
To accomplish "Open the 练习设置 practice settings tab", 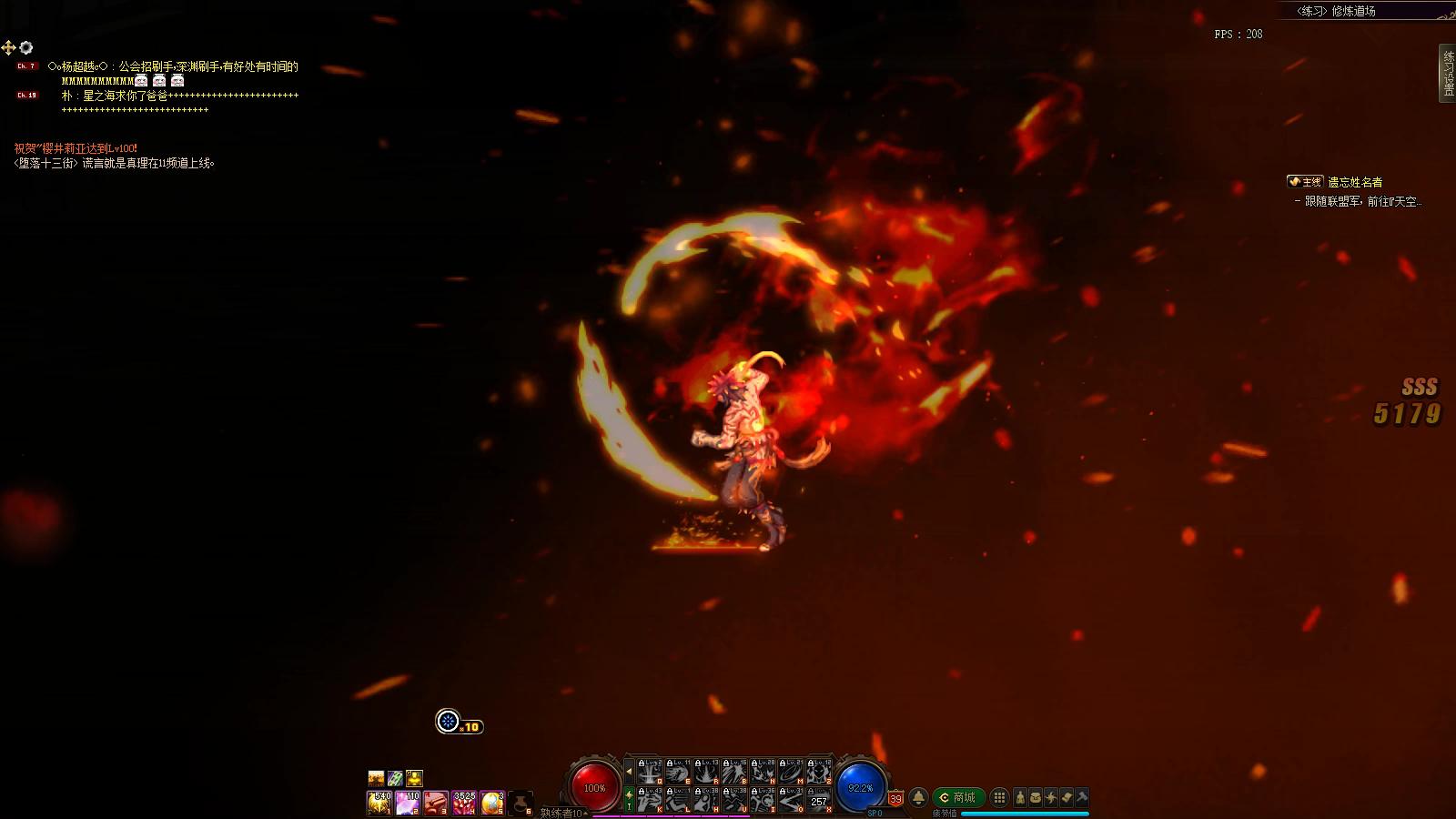I will click(x=1447, y=73).
